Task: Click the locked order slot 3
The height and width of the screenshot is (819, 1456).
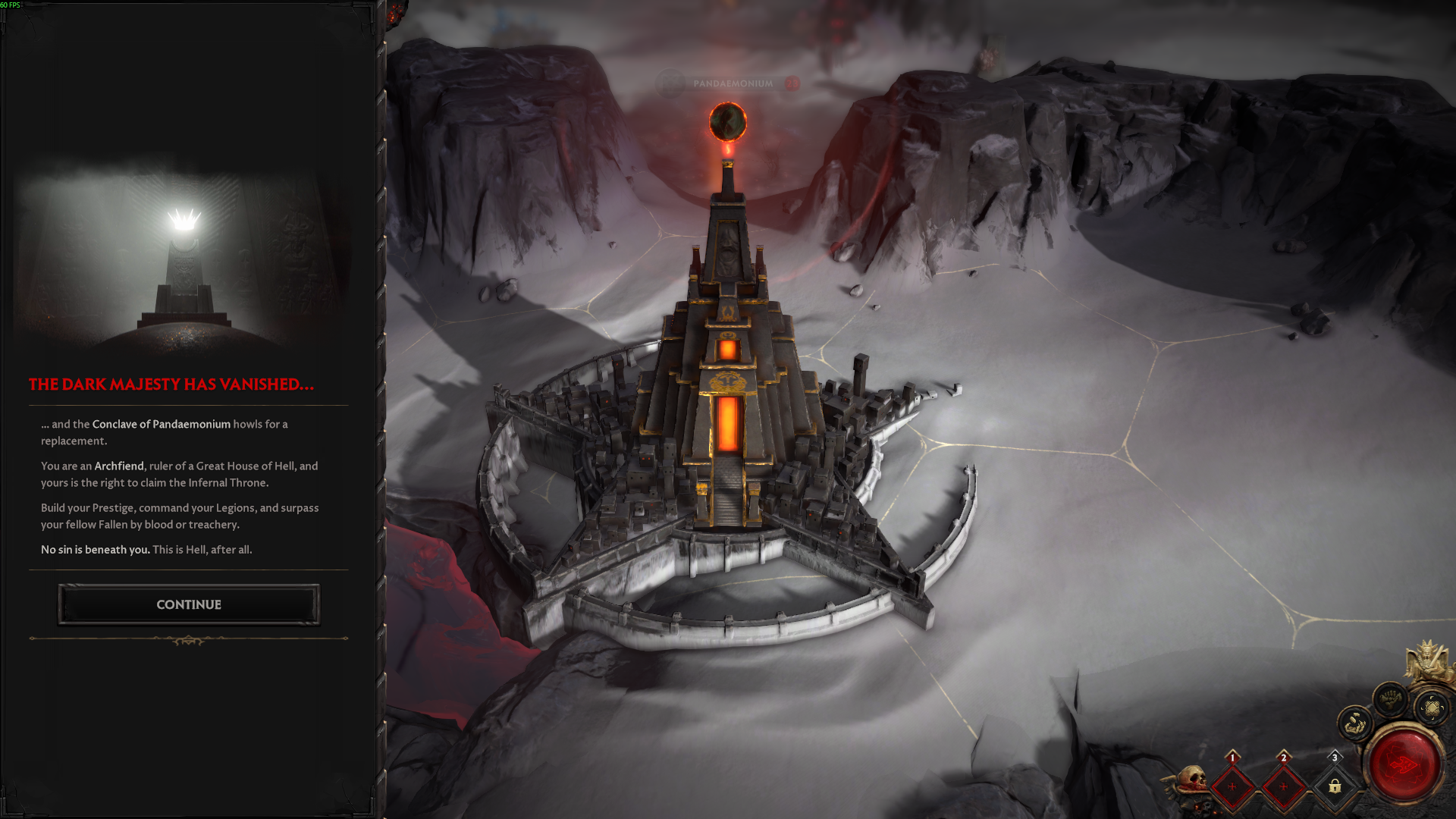Action: (x=1335, y=786)
